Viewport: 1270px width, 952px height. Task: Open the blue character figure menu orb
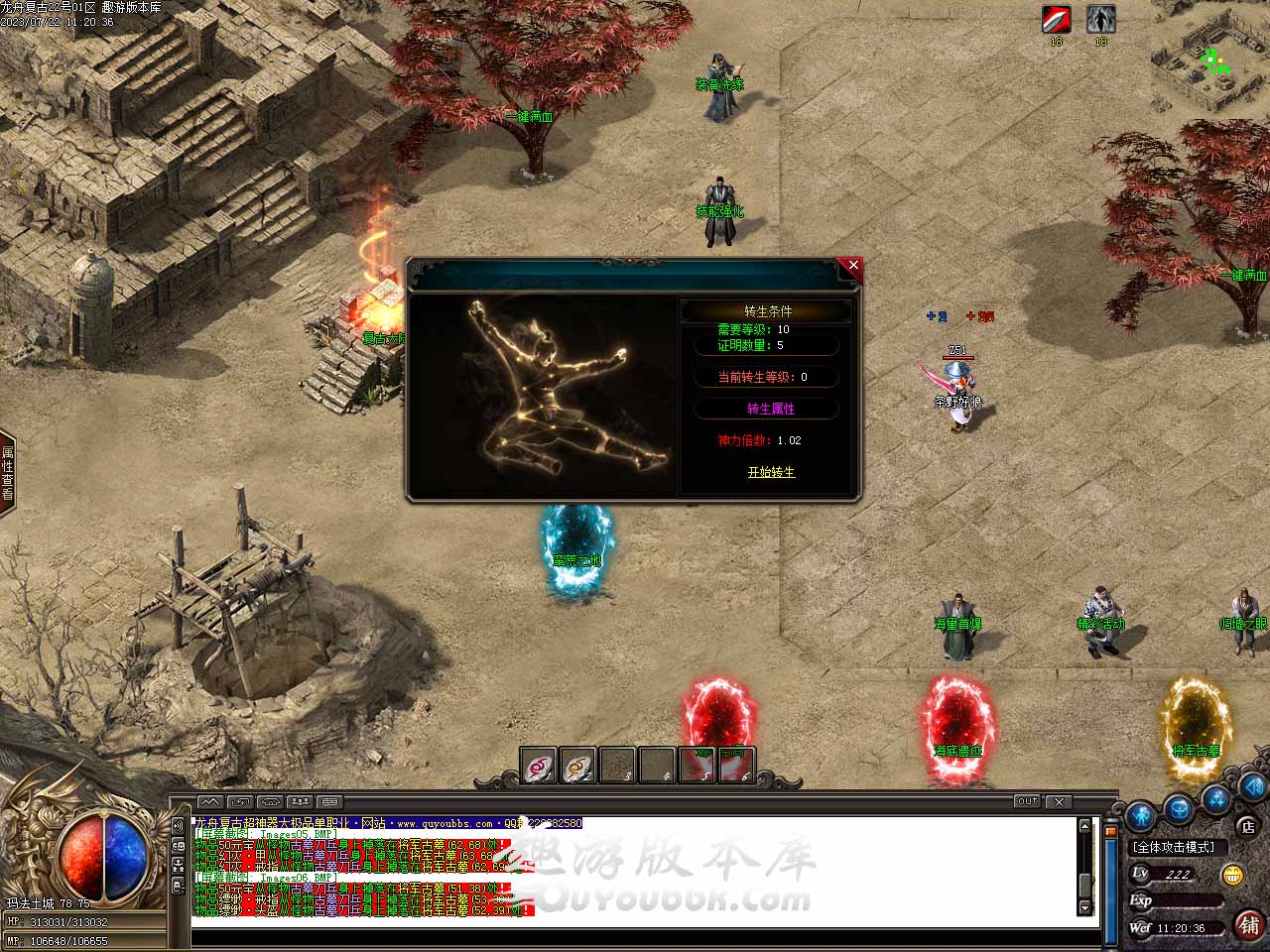[x=1141, y=815]
